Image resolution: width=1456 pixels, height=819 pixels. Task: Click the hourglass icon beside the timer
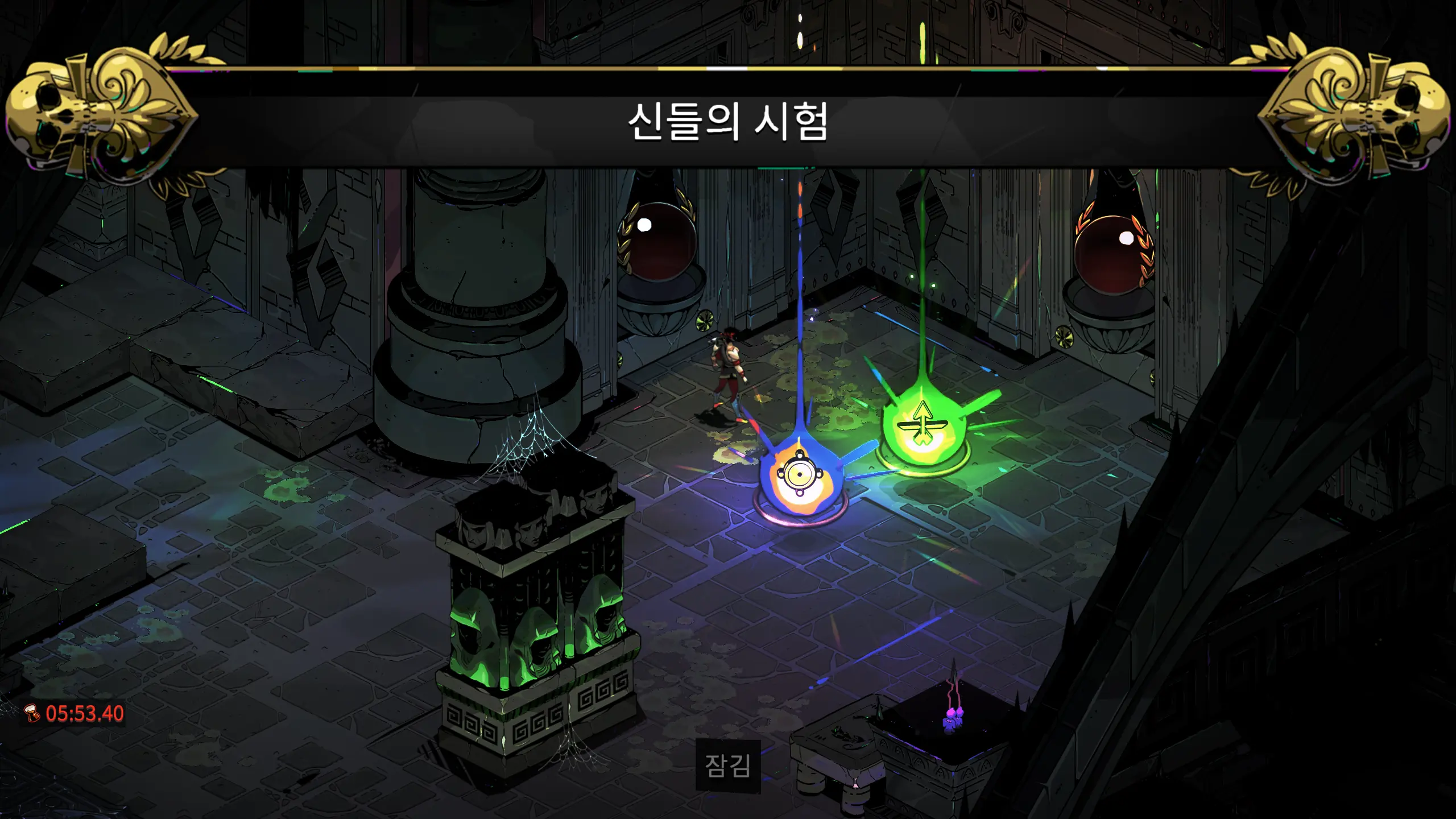[x=31, y=714]
